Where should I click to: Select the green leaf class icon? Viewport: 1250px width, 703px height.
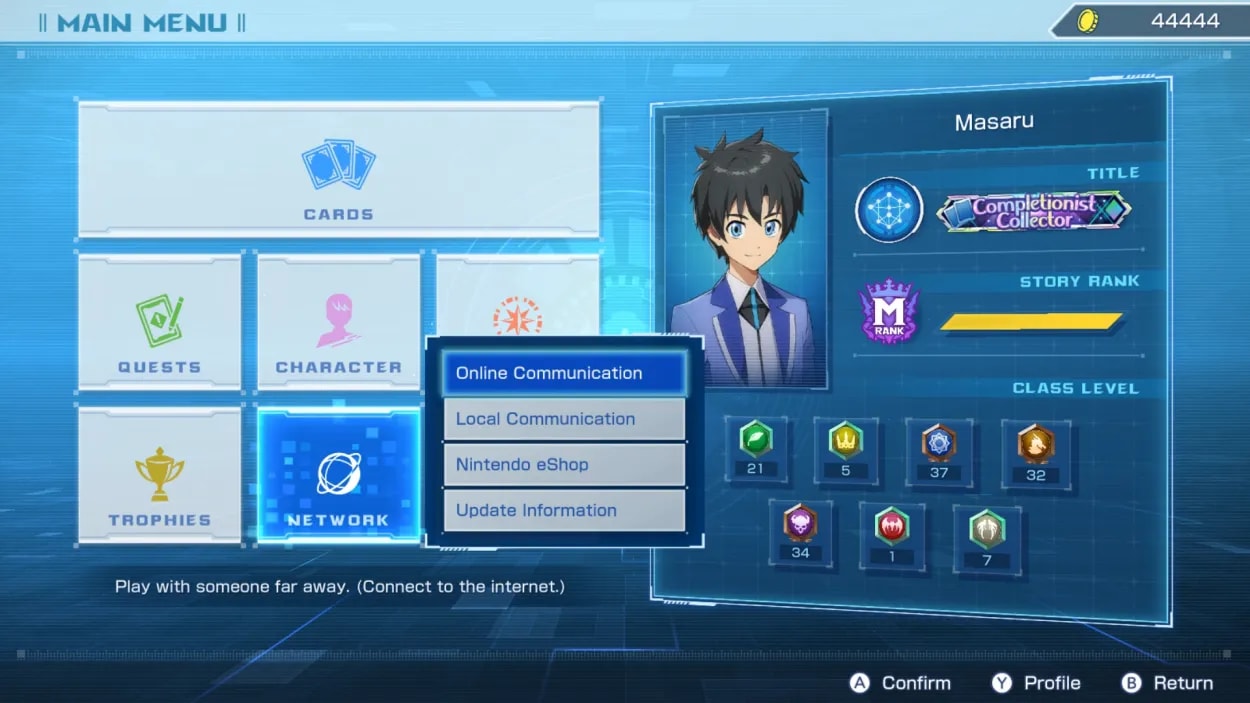tap(754, 440)
